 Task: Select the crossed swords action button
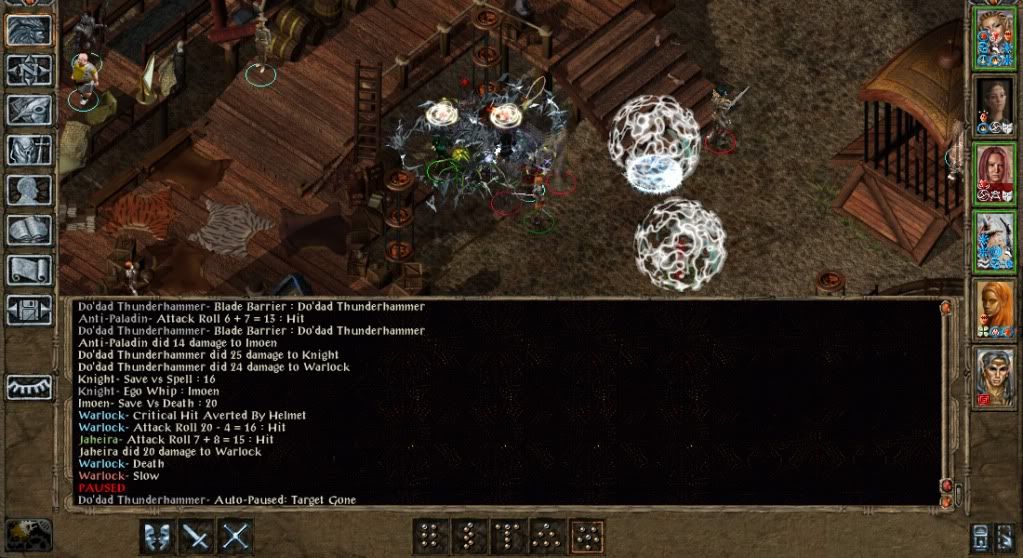[x=235, y=537]
